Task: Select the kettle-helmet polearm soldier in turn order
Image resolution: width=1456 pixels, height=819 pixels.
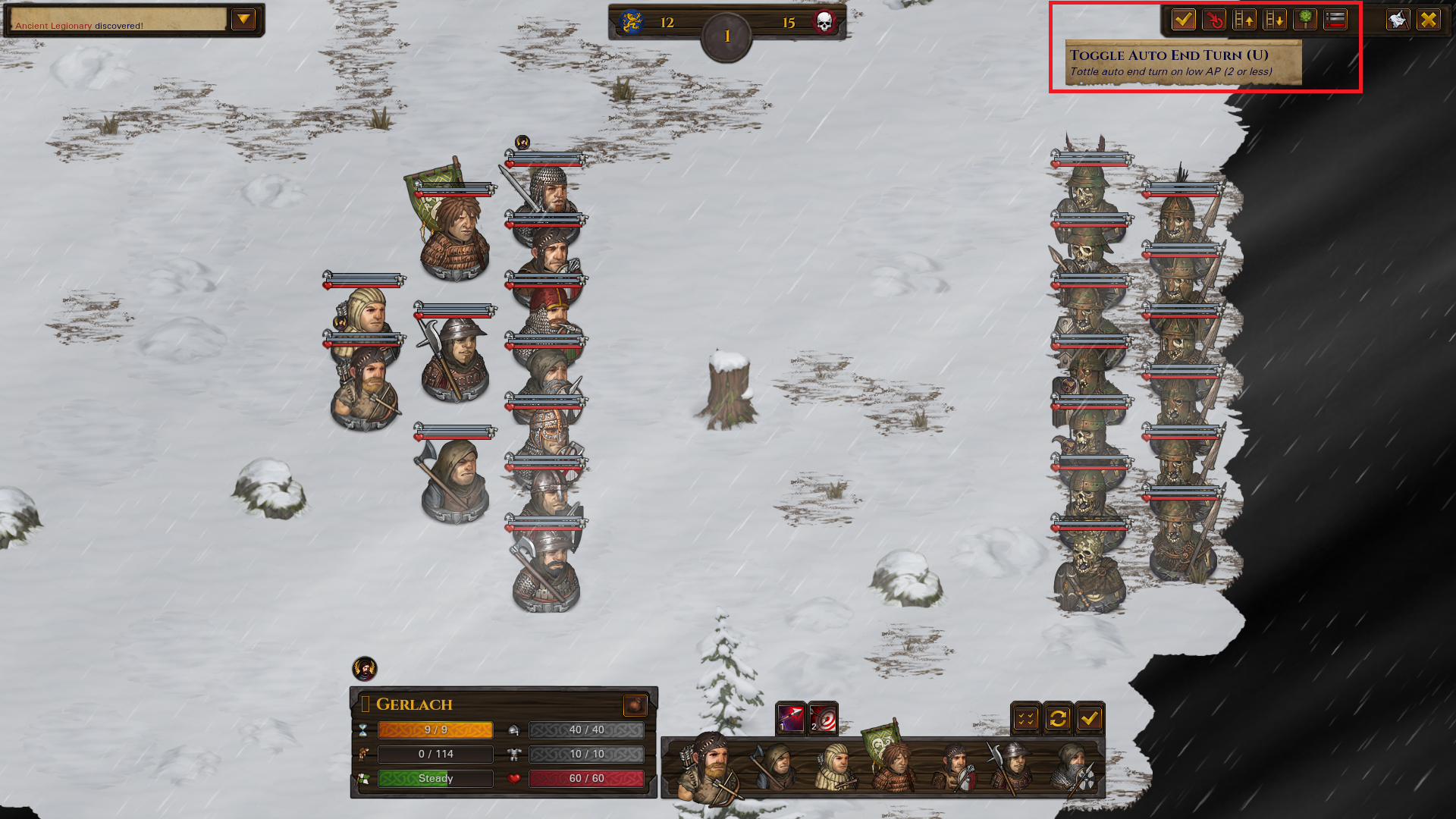Action: point(1012,767)
